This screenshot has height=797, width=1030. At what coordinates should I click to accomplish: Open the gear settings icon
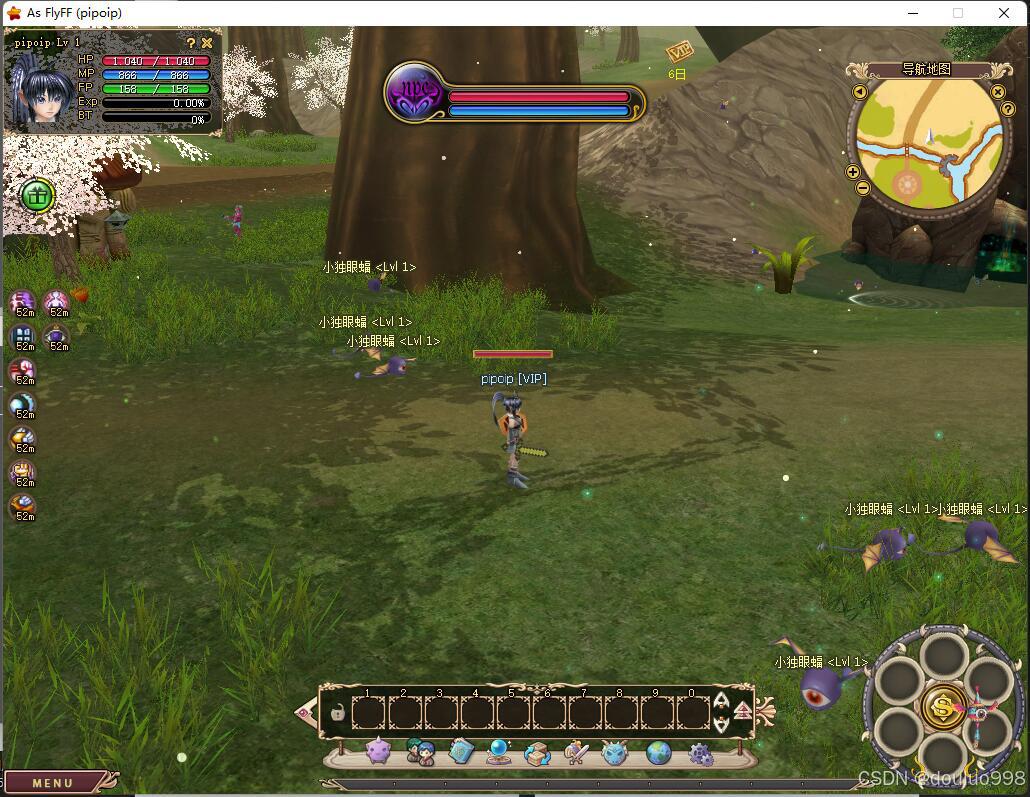701,754
